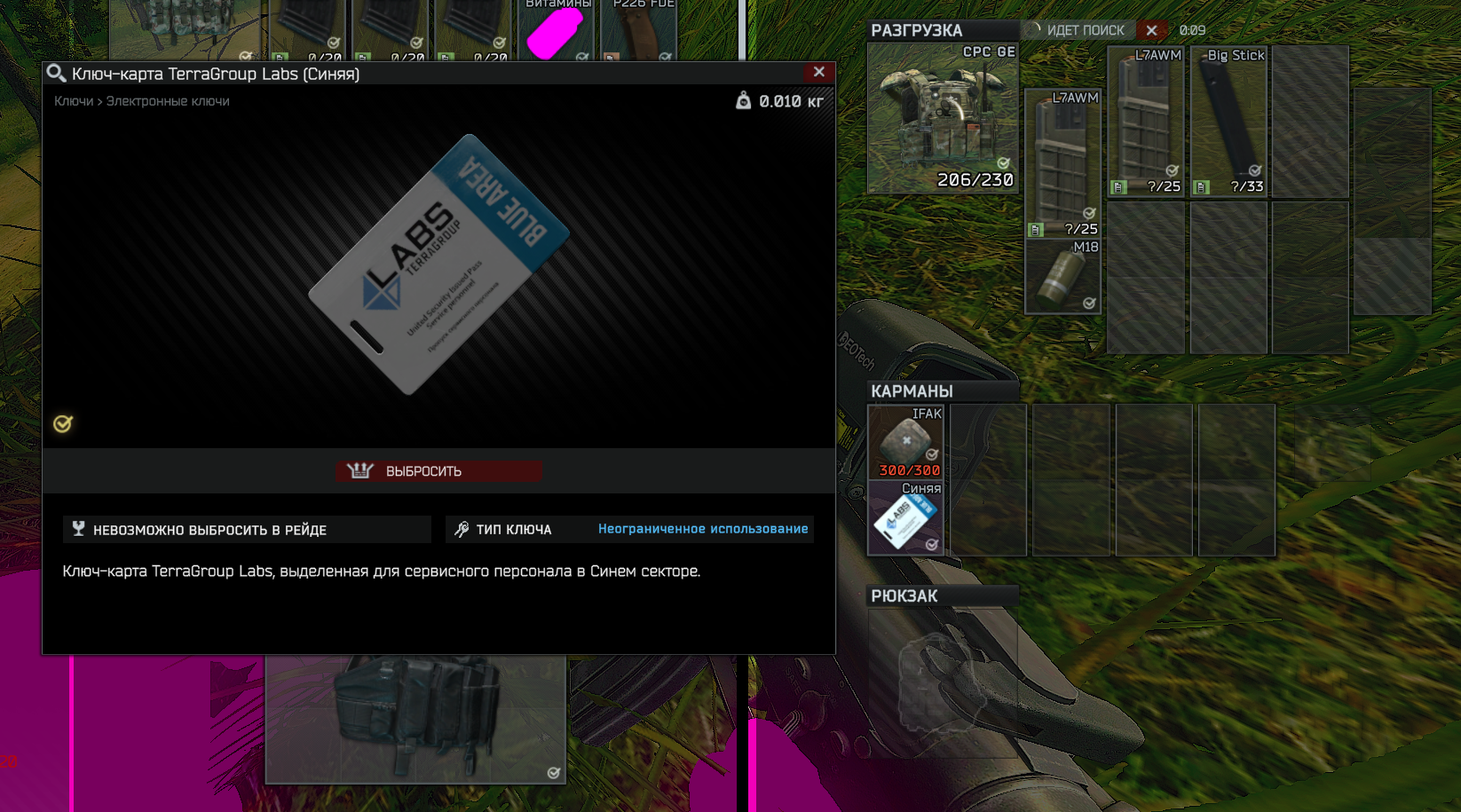1461x812 pixels.
Task: Click the Ключи breadcrumb category link
Action: (x=73, y=101)
